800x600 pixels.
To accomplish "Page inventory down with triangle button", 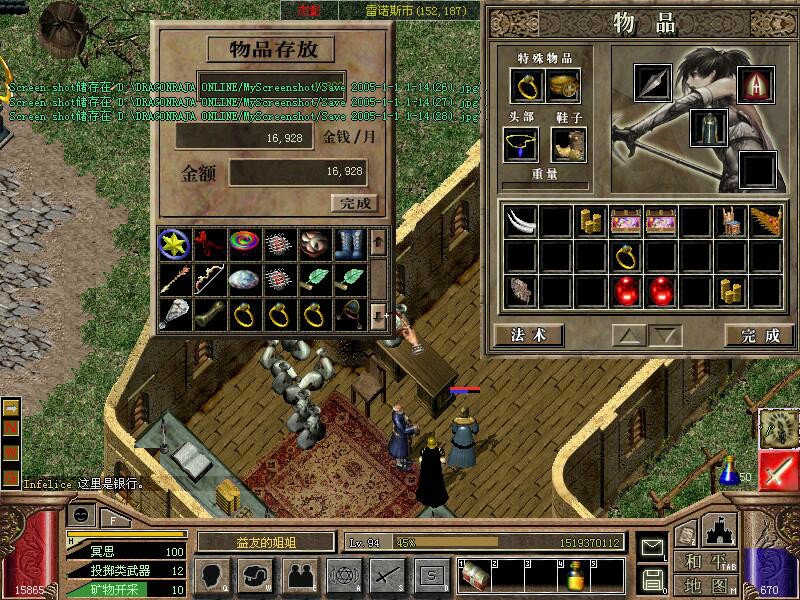I will (x=664, y=335).
